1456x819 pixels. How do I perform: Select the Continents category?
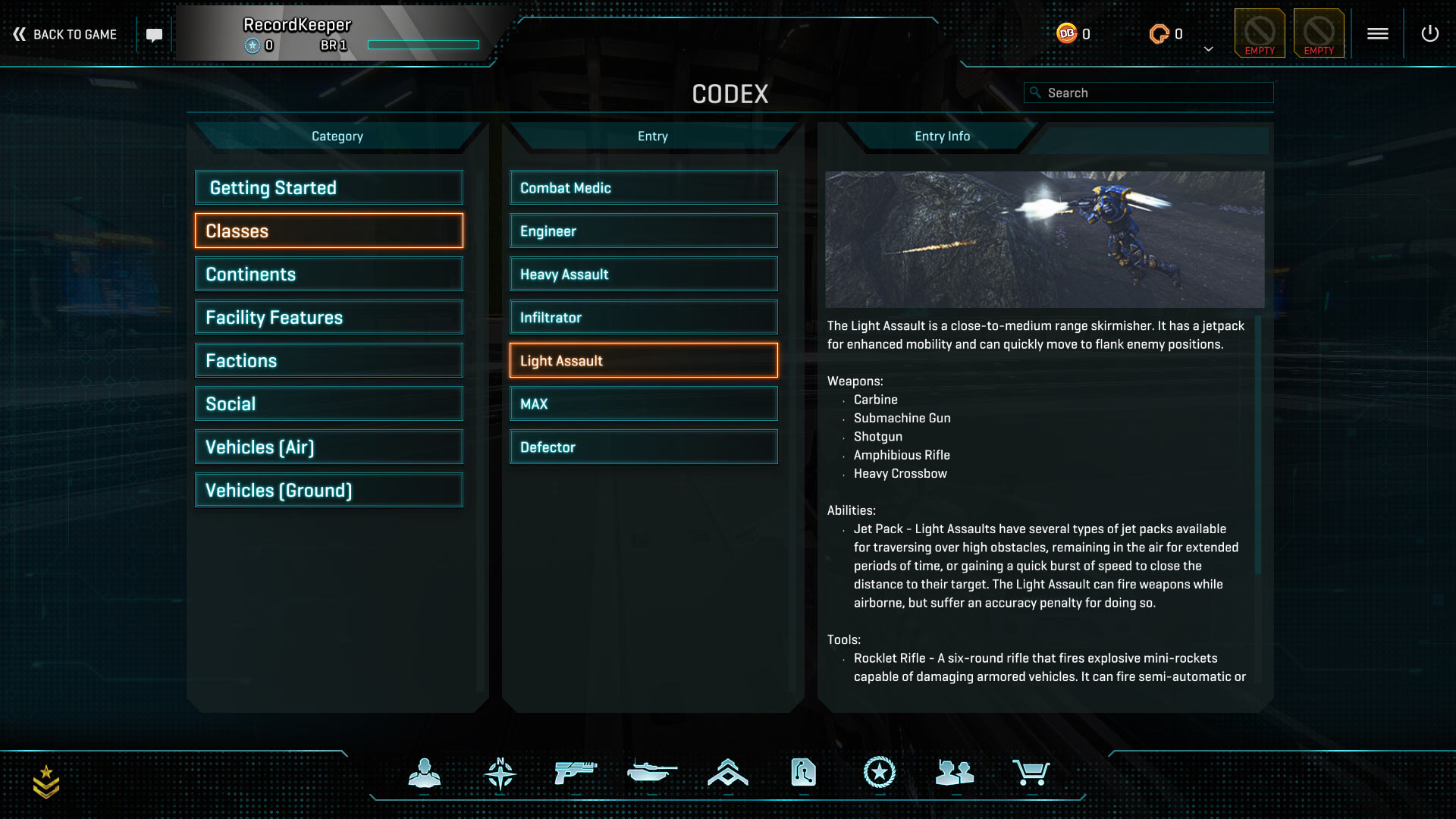[328, 274]
